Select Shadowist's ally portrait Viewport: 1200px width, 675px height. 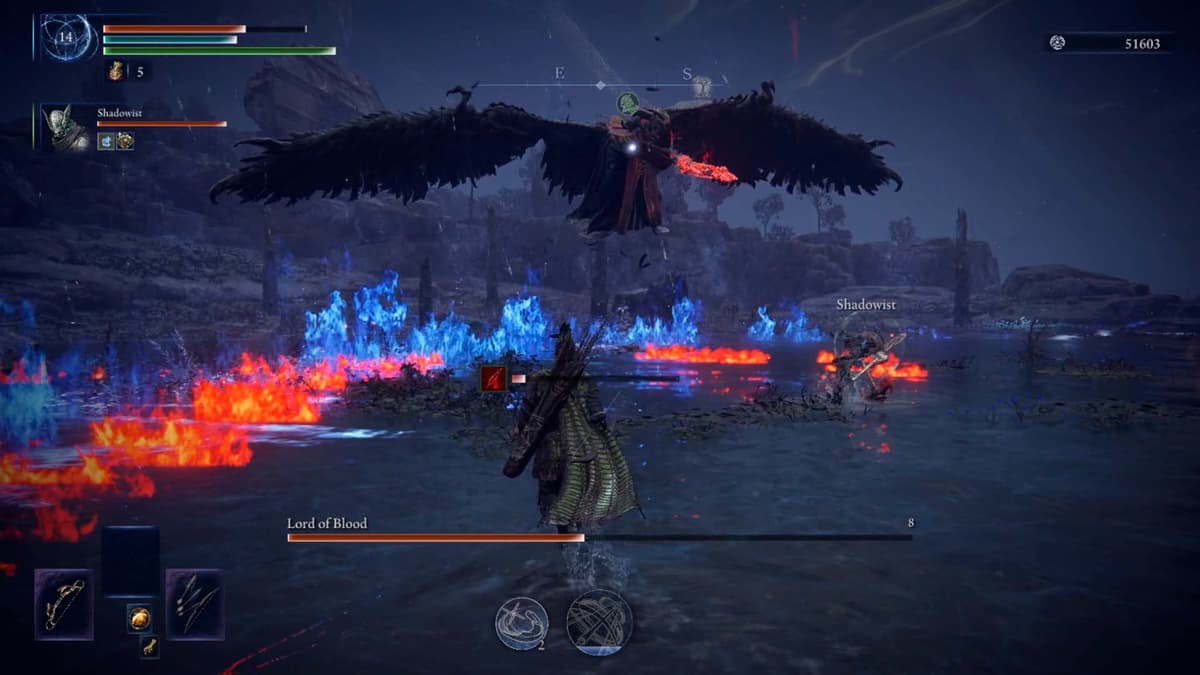click(x=66, y=128)
